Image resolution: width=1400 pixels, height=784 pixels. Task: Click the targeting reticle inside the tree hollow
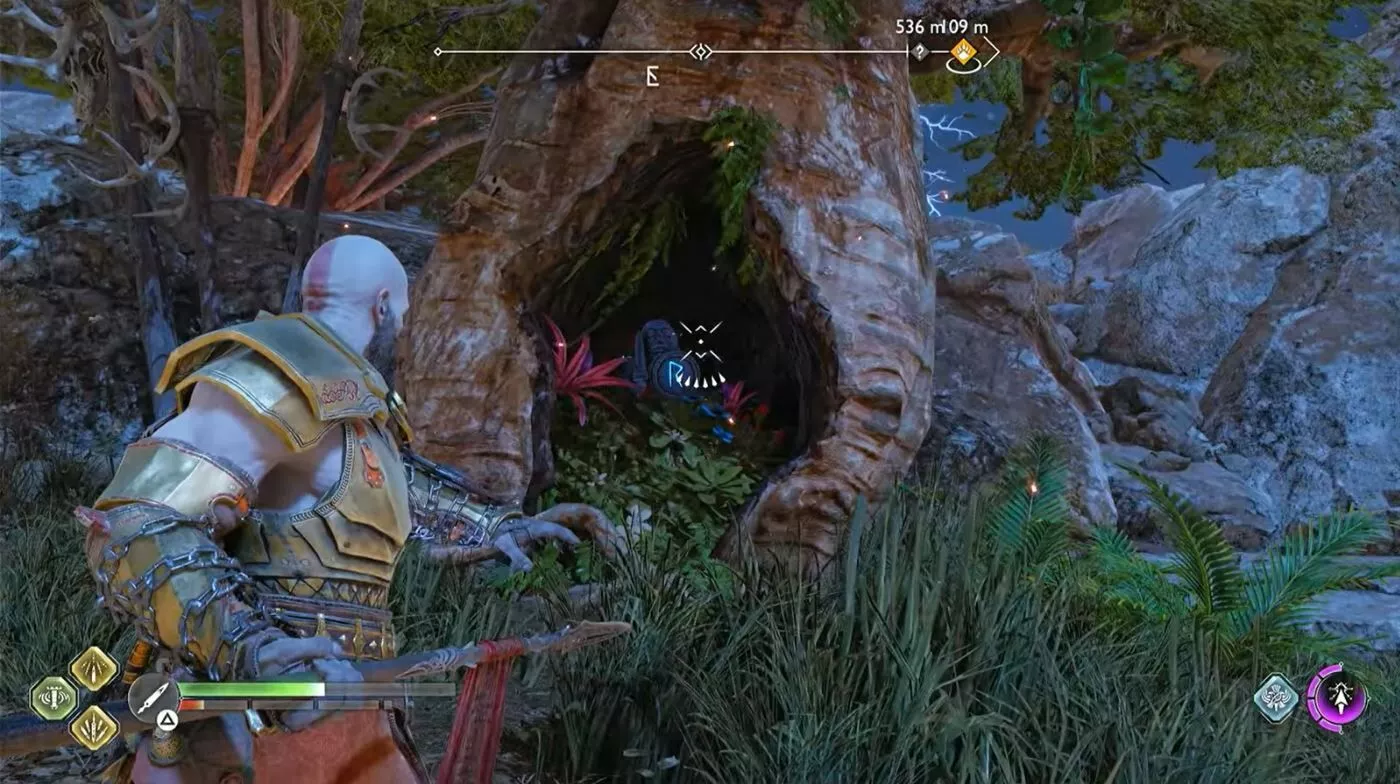click(701, 342)
